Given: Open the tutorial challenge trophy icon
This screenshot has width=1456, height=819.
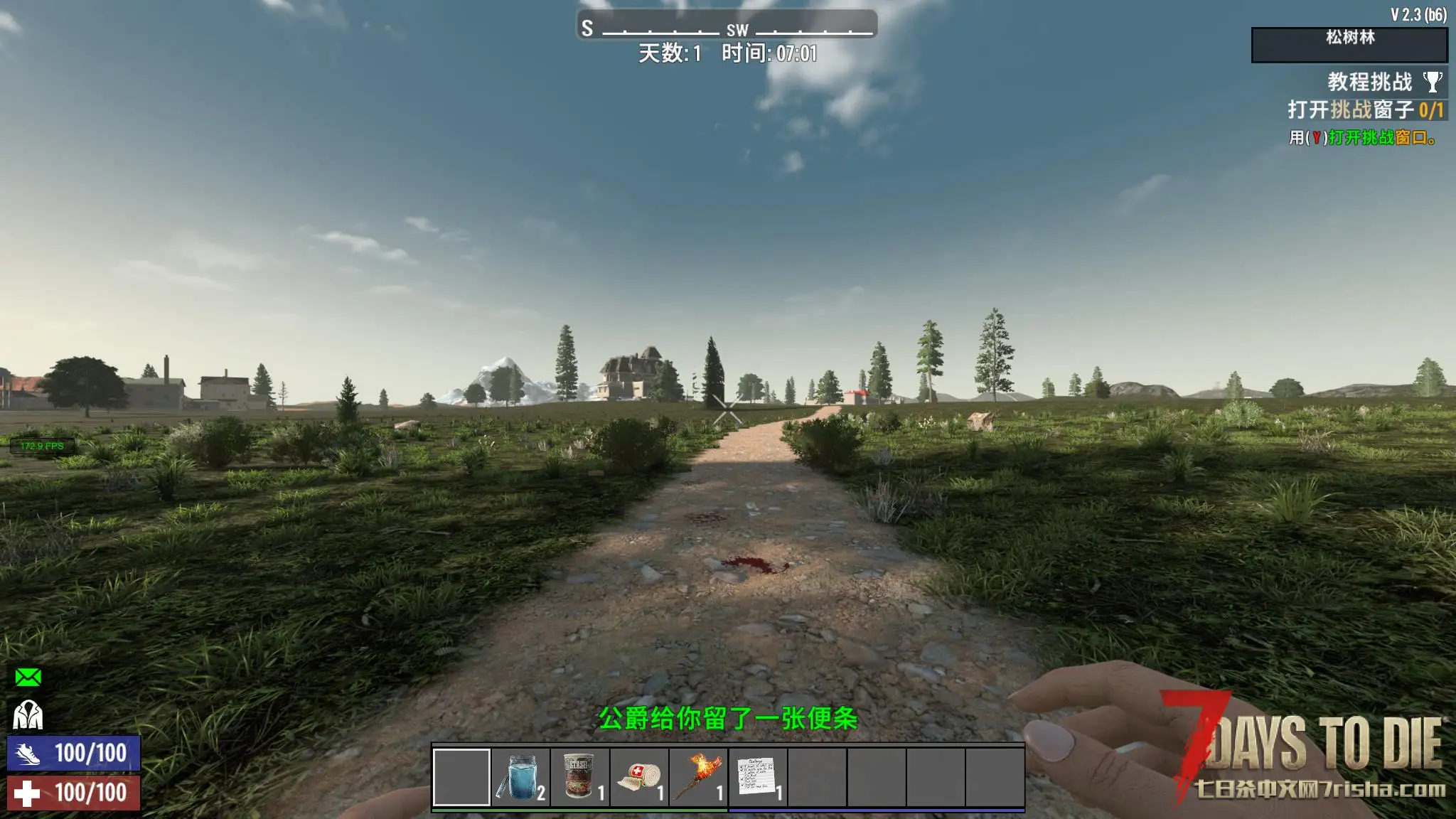Looking at the screenshot, I should pos(1433,82).
